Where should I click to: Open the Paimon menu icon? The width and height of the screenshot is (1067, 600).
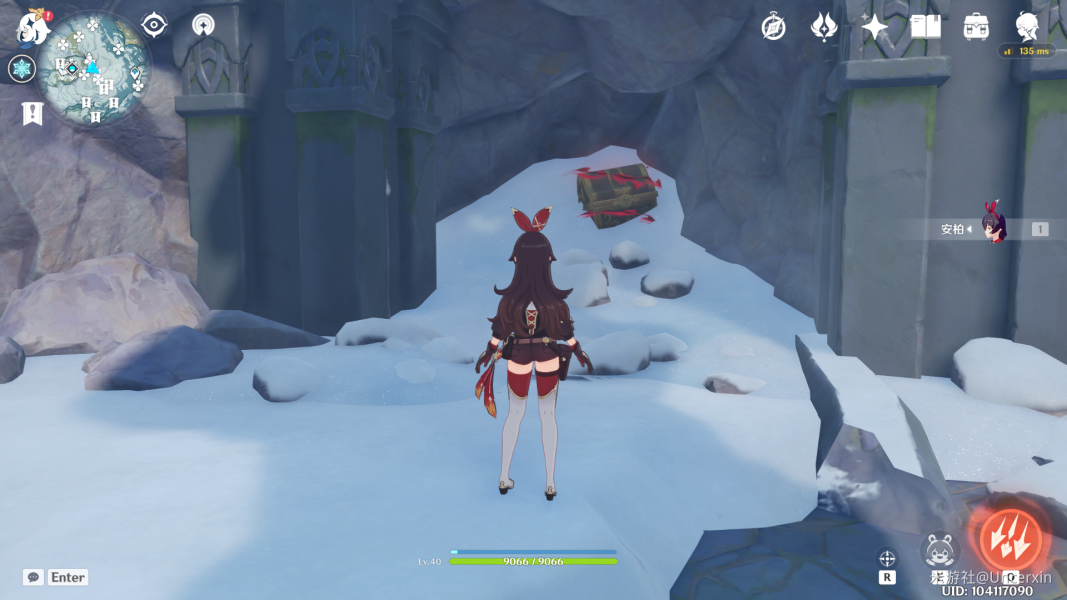pos(33,28)
